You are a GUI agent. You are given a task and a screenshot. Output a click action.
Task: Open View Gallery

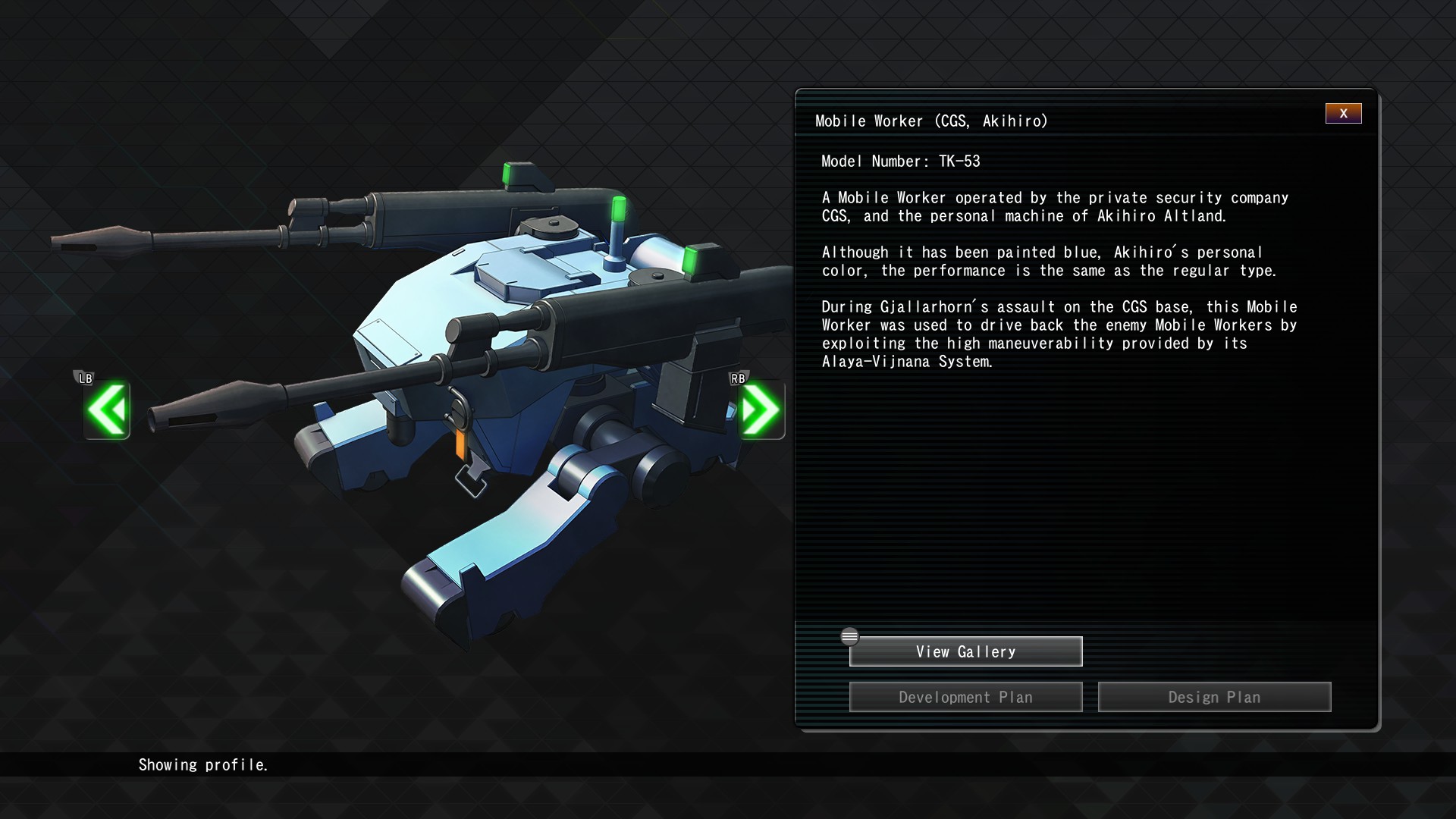pyautogui.click(x=965, y=651)
